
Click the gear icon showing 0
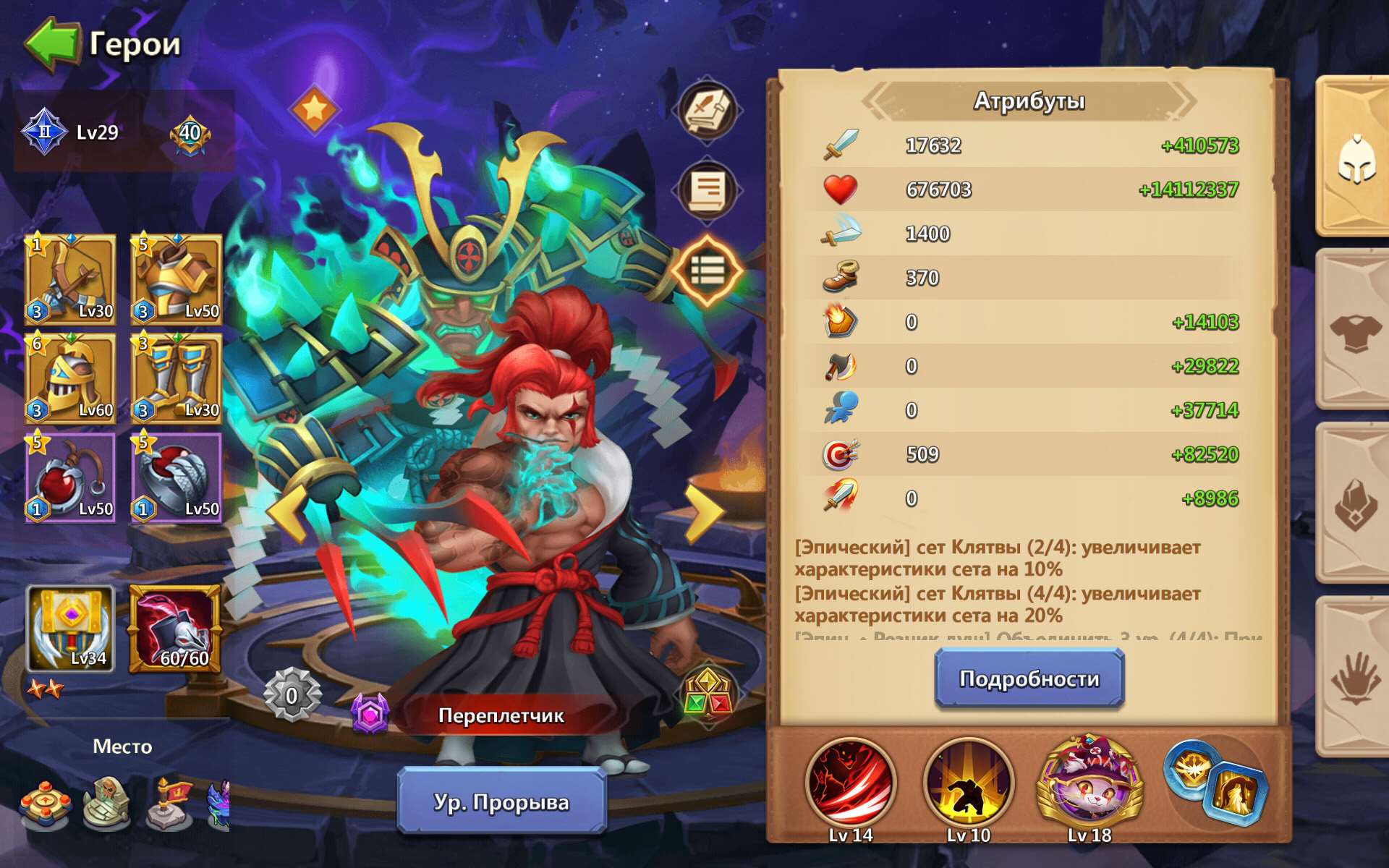pos(292,697)
